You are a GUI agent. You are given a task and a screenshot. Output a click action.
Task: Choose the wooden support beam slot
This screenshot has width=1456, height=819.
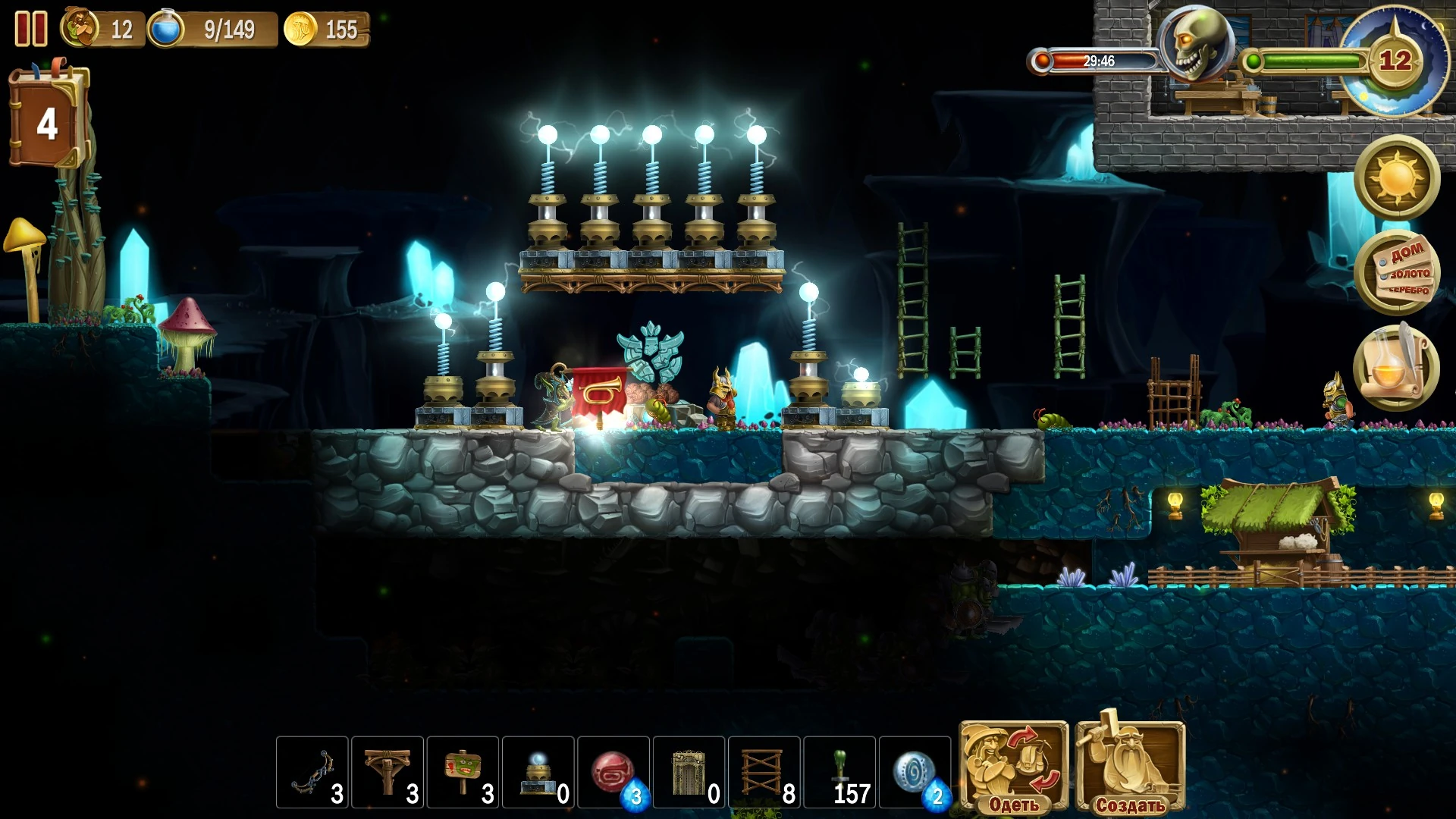coord(387,772)
